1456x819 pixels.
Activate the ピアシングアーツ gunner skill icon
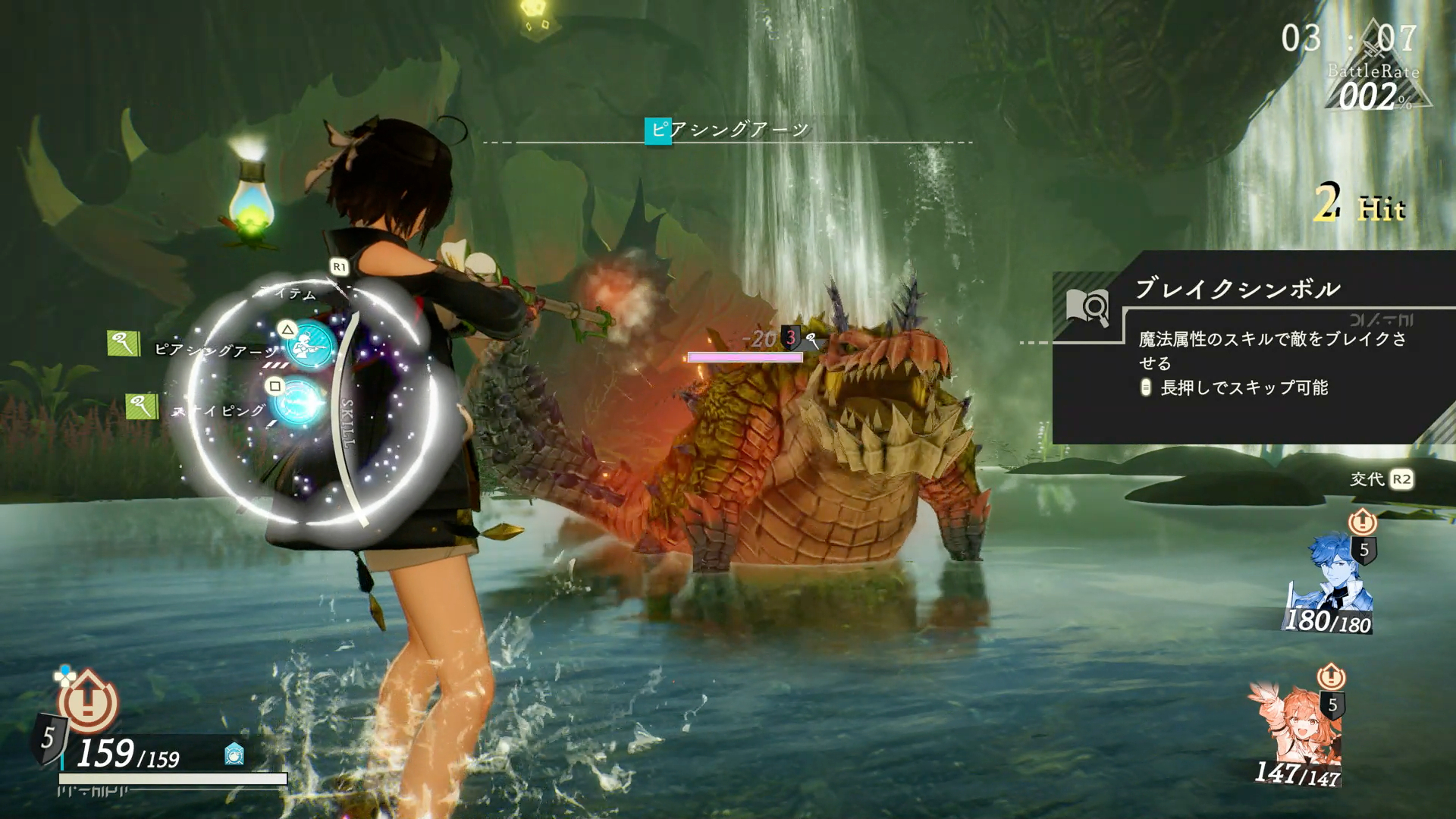click(311, 345)
